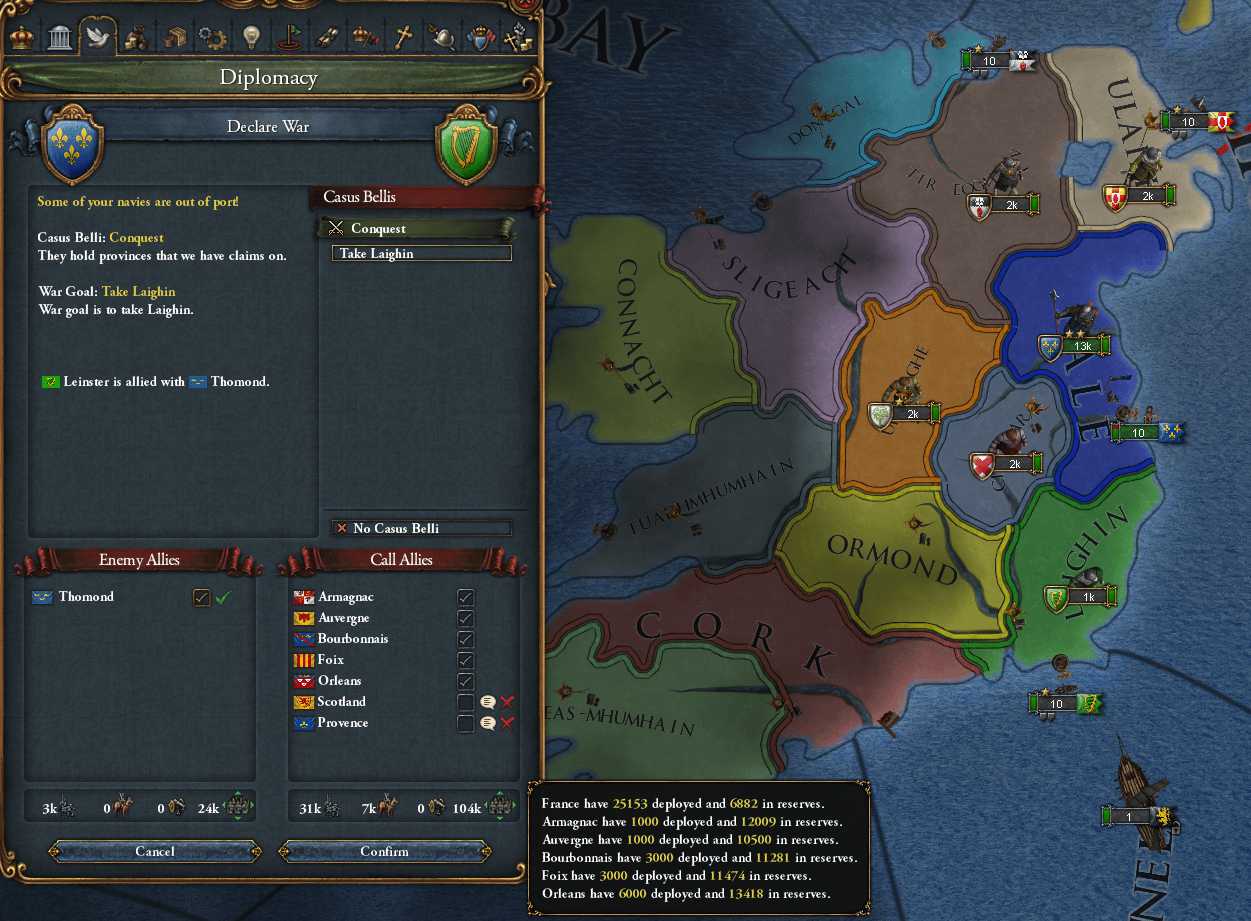Toggle the Bourbonnais ally checkbox
The image size is (1251, 921).
click(465, 639)
